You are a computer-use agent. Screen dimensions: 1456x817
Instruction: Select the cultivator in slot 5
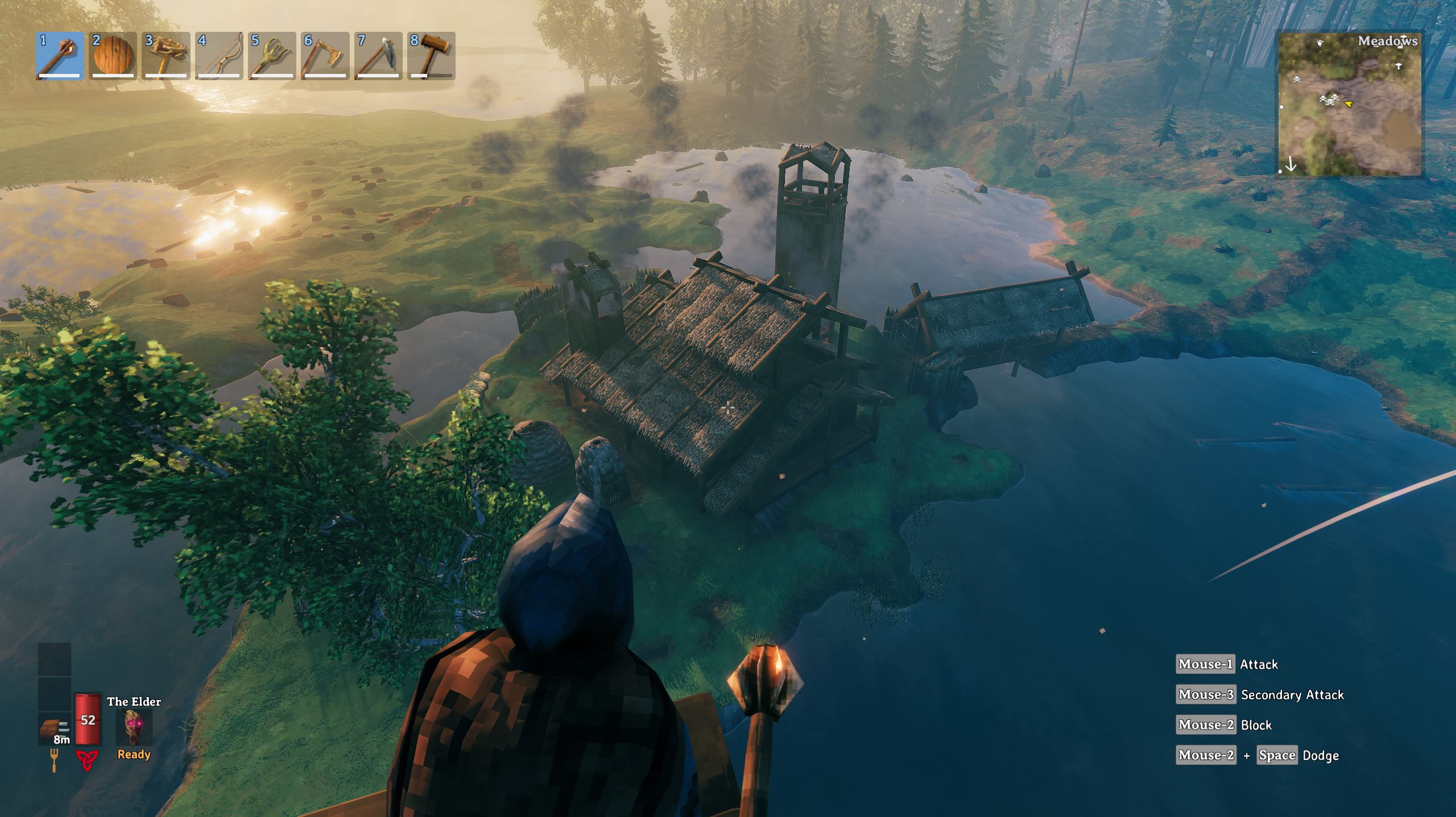272,56
